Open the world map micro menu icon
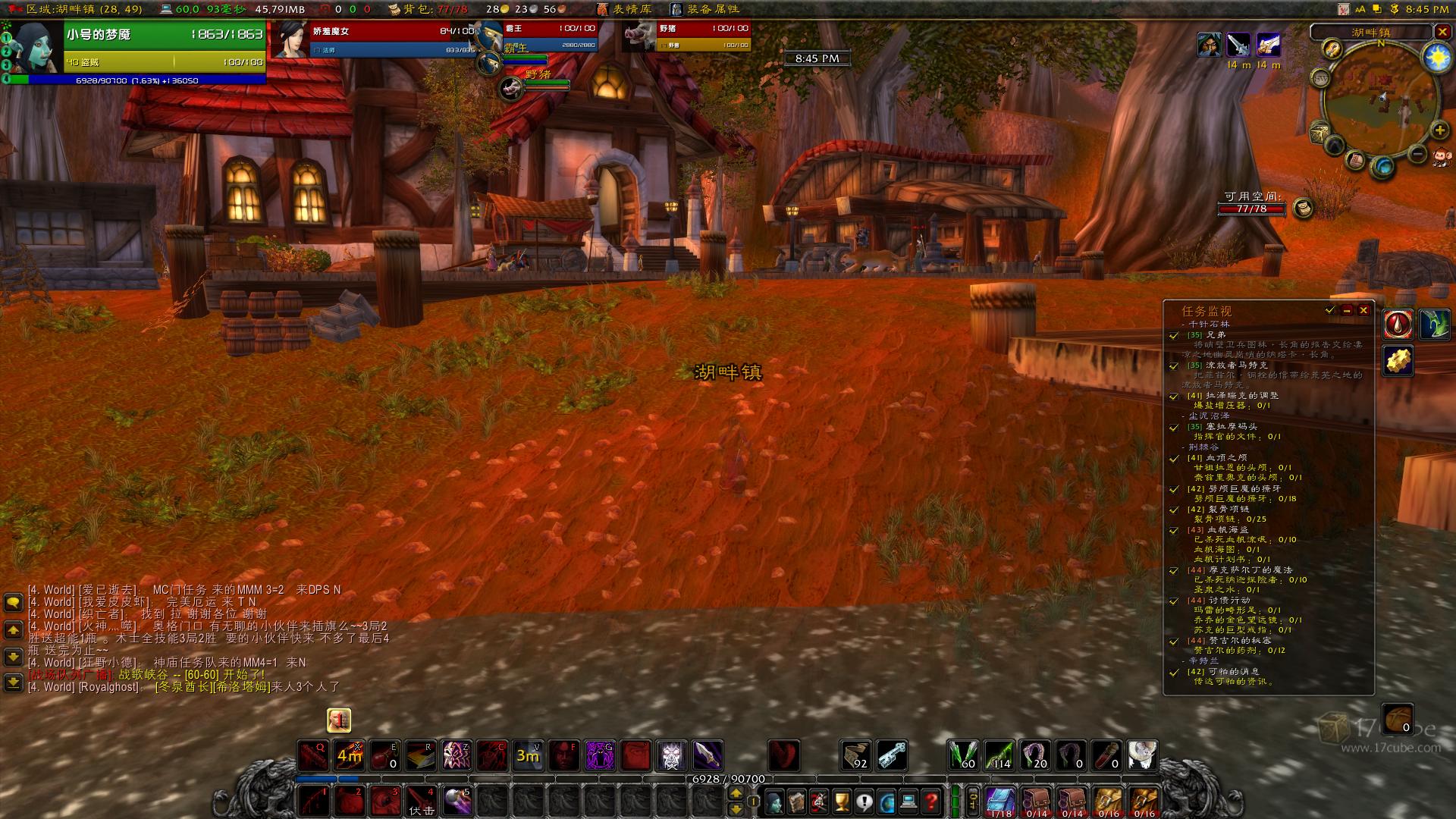Image resolution: width=1456 pixels, height=819 pixels. tap(886, 802)
